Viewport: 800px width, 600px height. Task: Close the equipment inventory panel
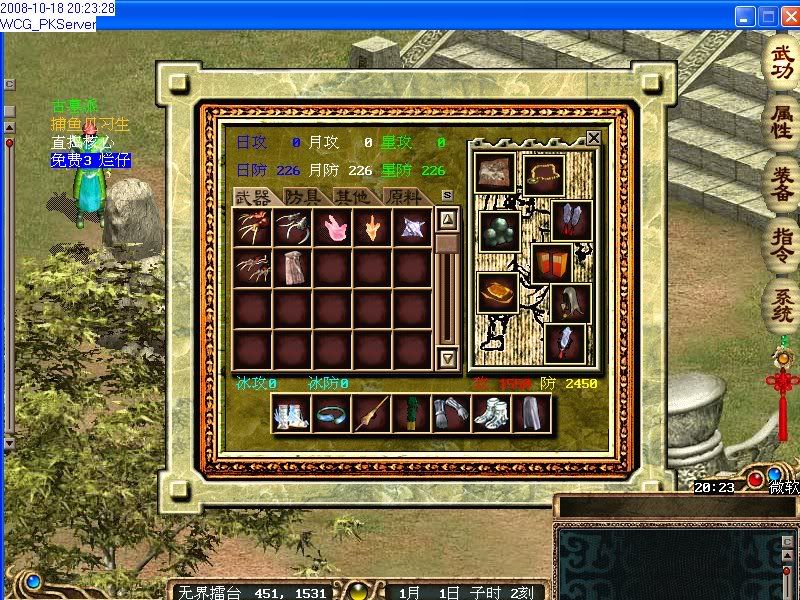[593, 138]
